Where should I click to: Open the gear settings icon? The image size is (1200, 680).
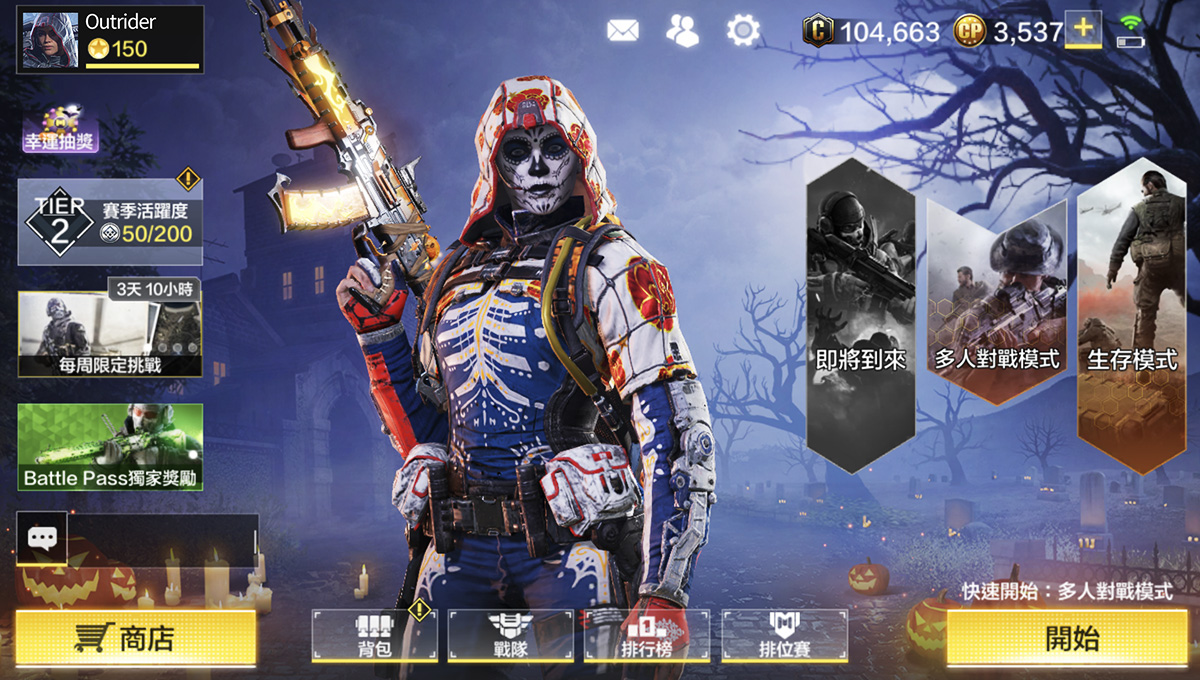743,31
